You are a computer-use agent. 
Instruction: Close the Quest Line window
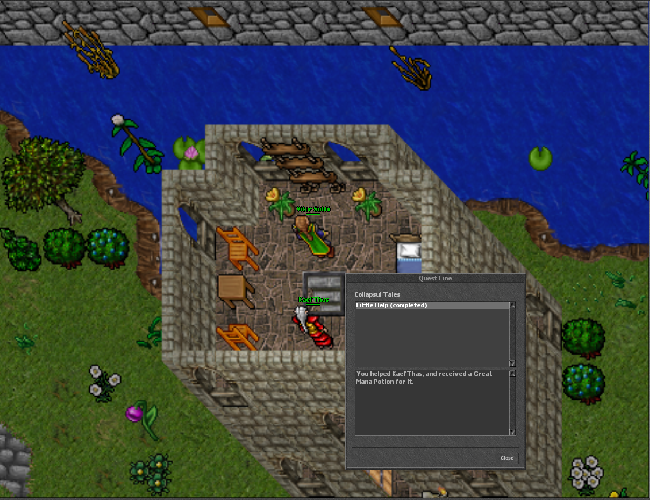point(507,457)
